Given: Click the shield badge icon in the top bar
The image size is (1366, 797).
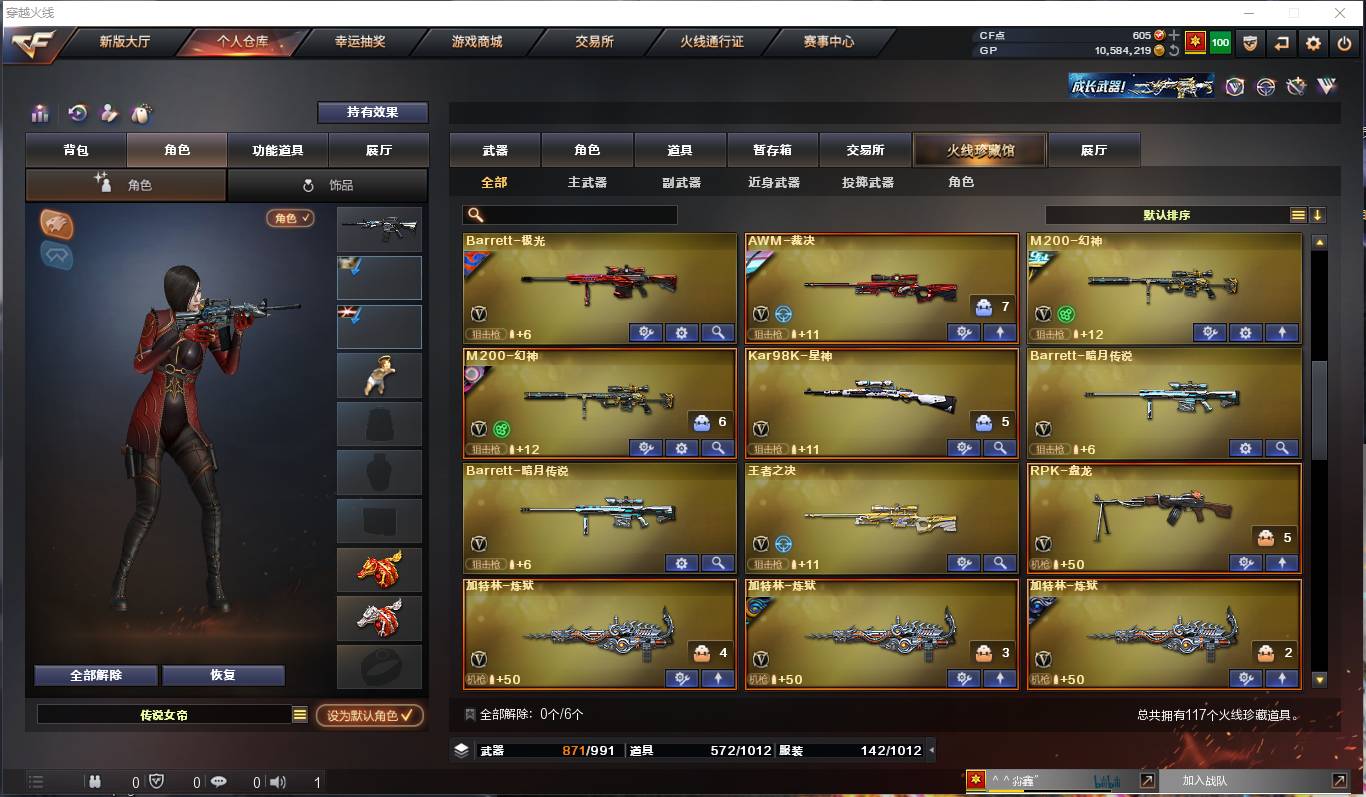Looking at the screenshot, I should 1251,43.
